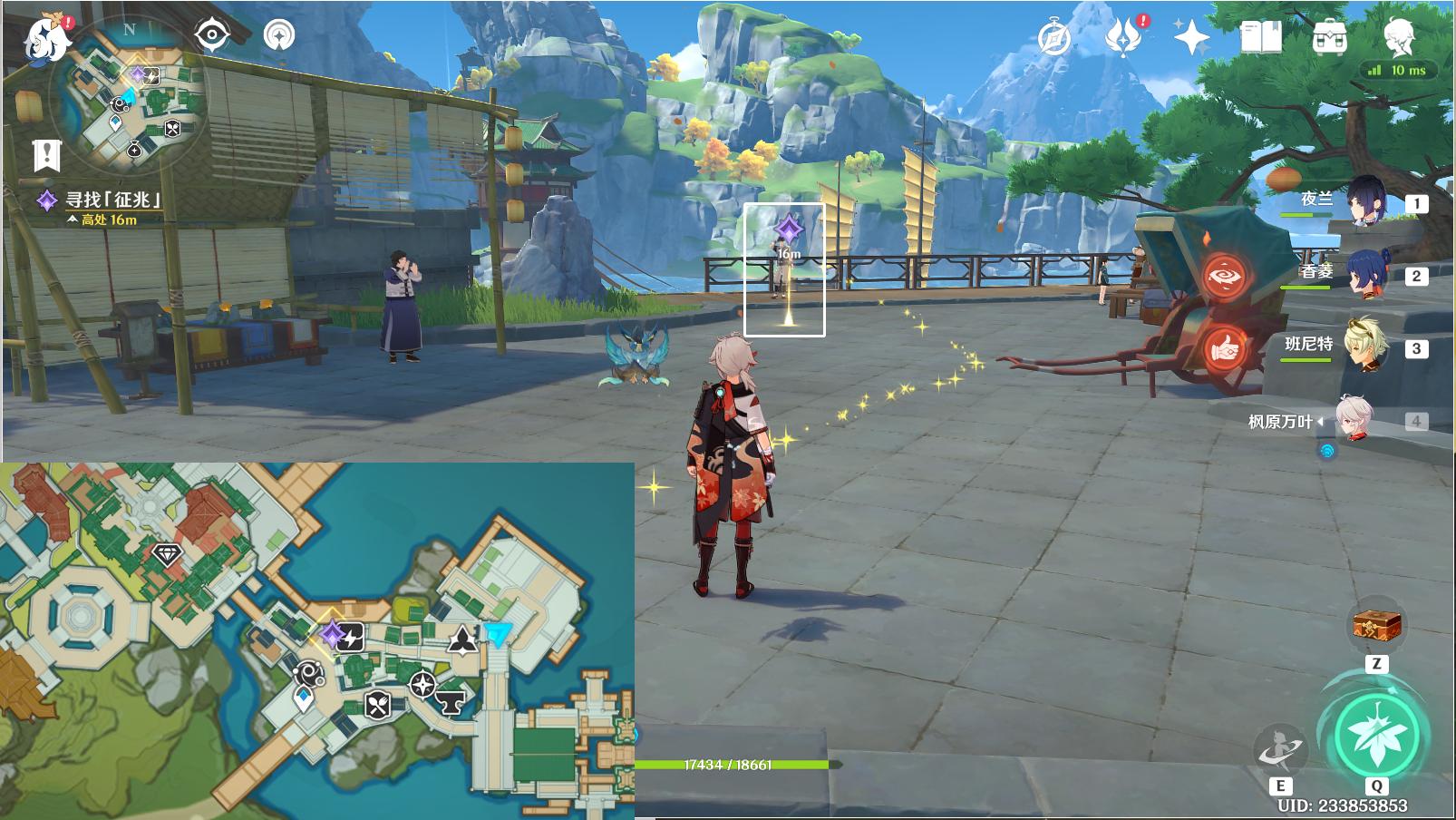
Task: Open the adventurer handbook book icon
Action: (x=1260, y=38)
